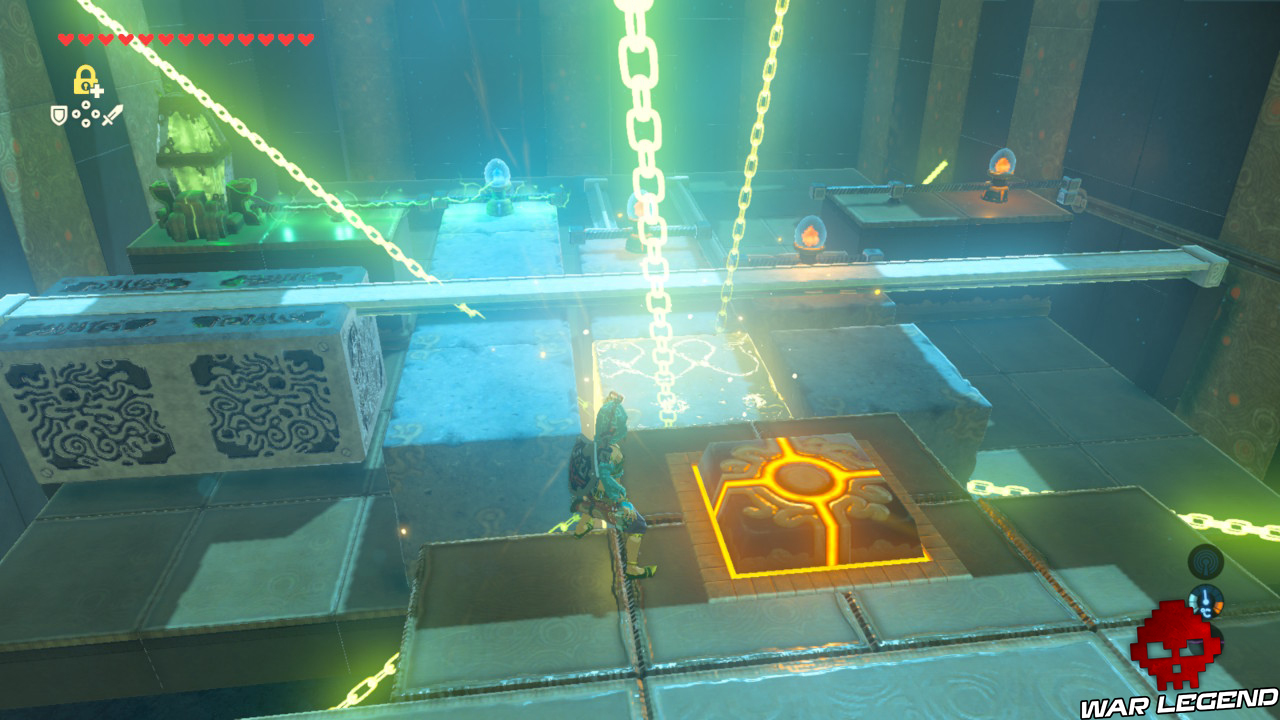This screenshot has height=720, width=1280.
Task: Select the sword icon in the HUD
Action: [112, 114]
